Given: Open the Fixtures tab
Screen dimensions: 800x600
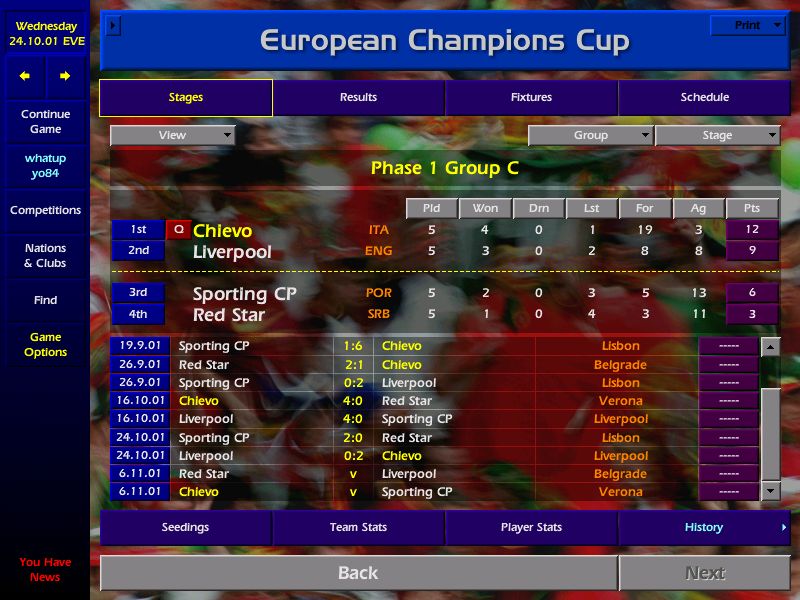Looking at the screenshot, I should tap(531, 97).
